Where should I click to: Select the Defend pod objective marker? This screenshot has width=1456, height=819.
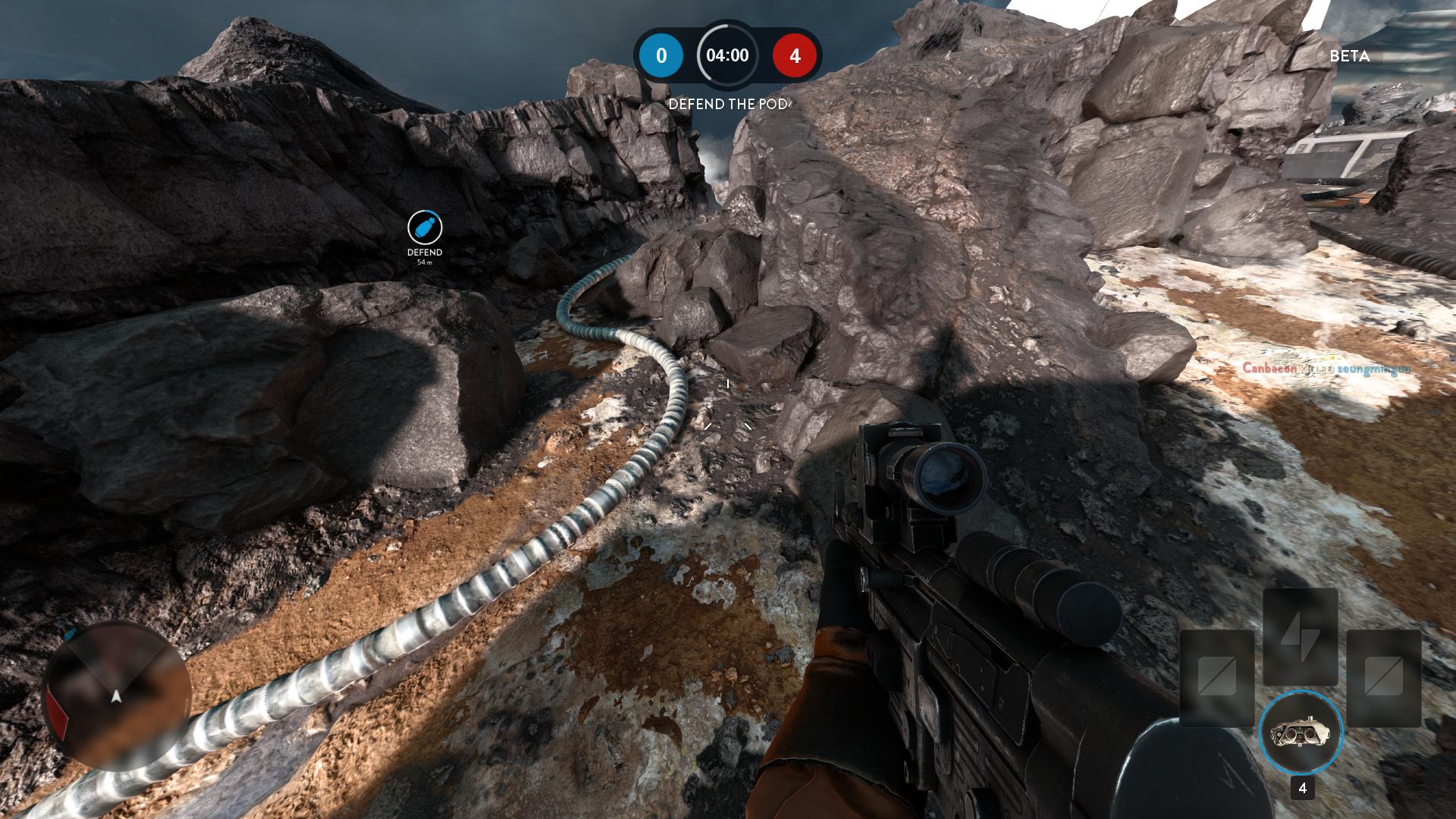coord(425,227)
